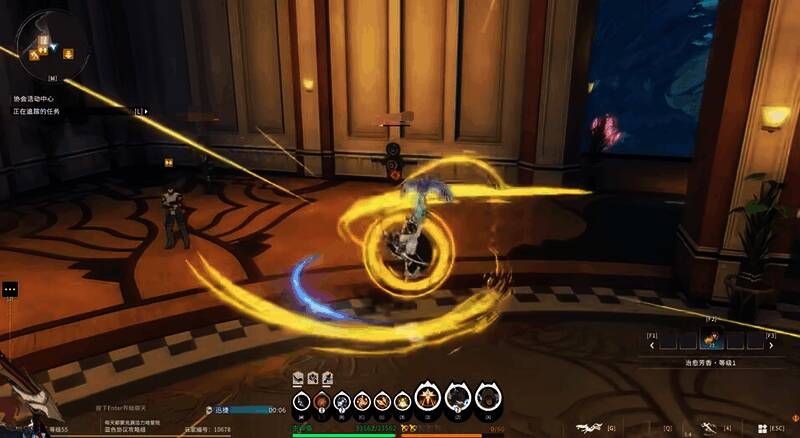Activate the rightmost large dark skill
This screenshot has height=438, width=800.
487,399
